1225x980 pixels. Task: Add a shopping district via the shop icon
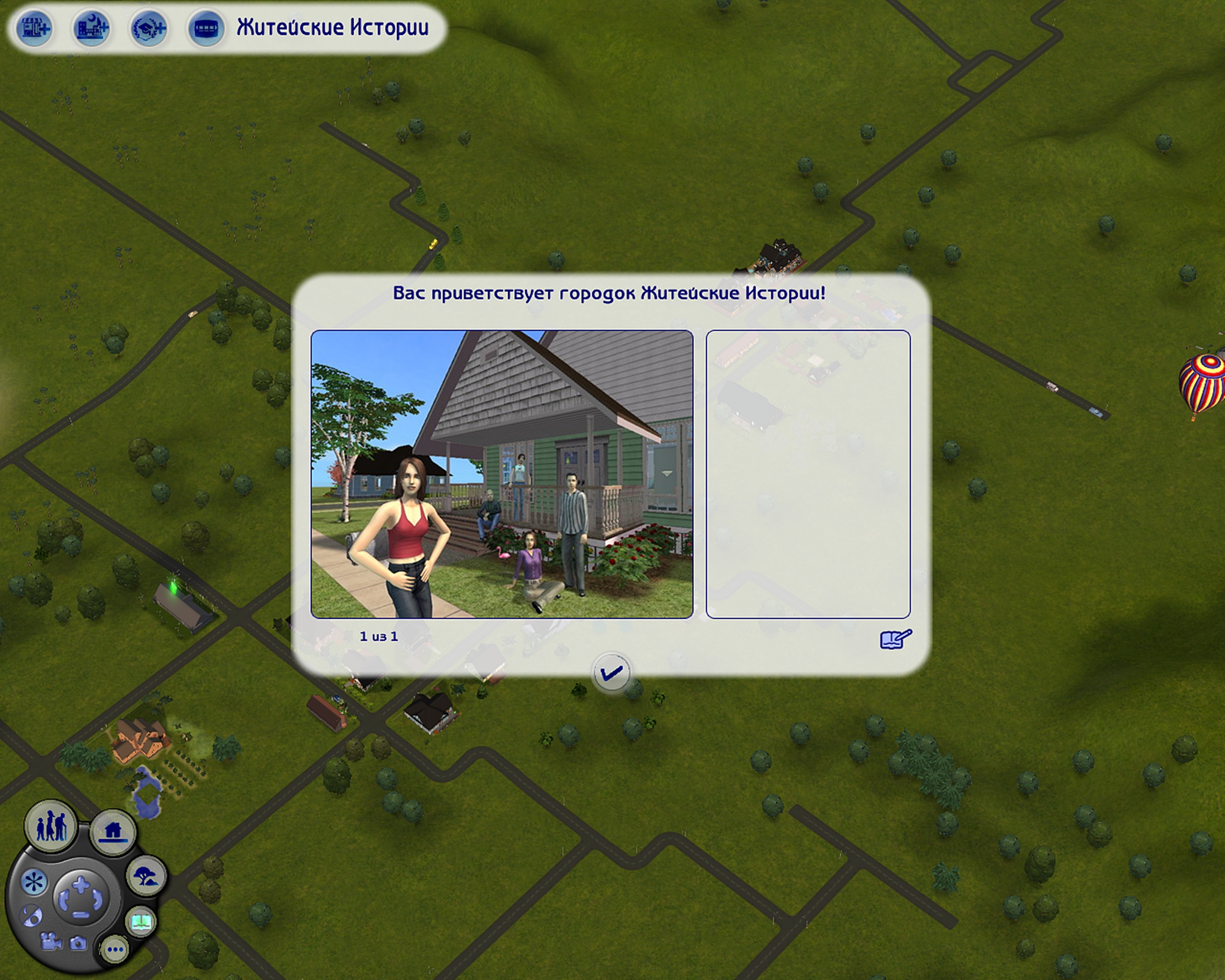[34, 28]
